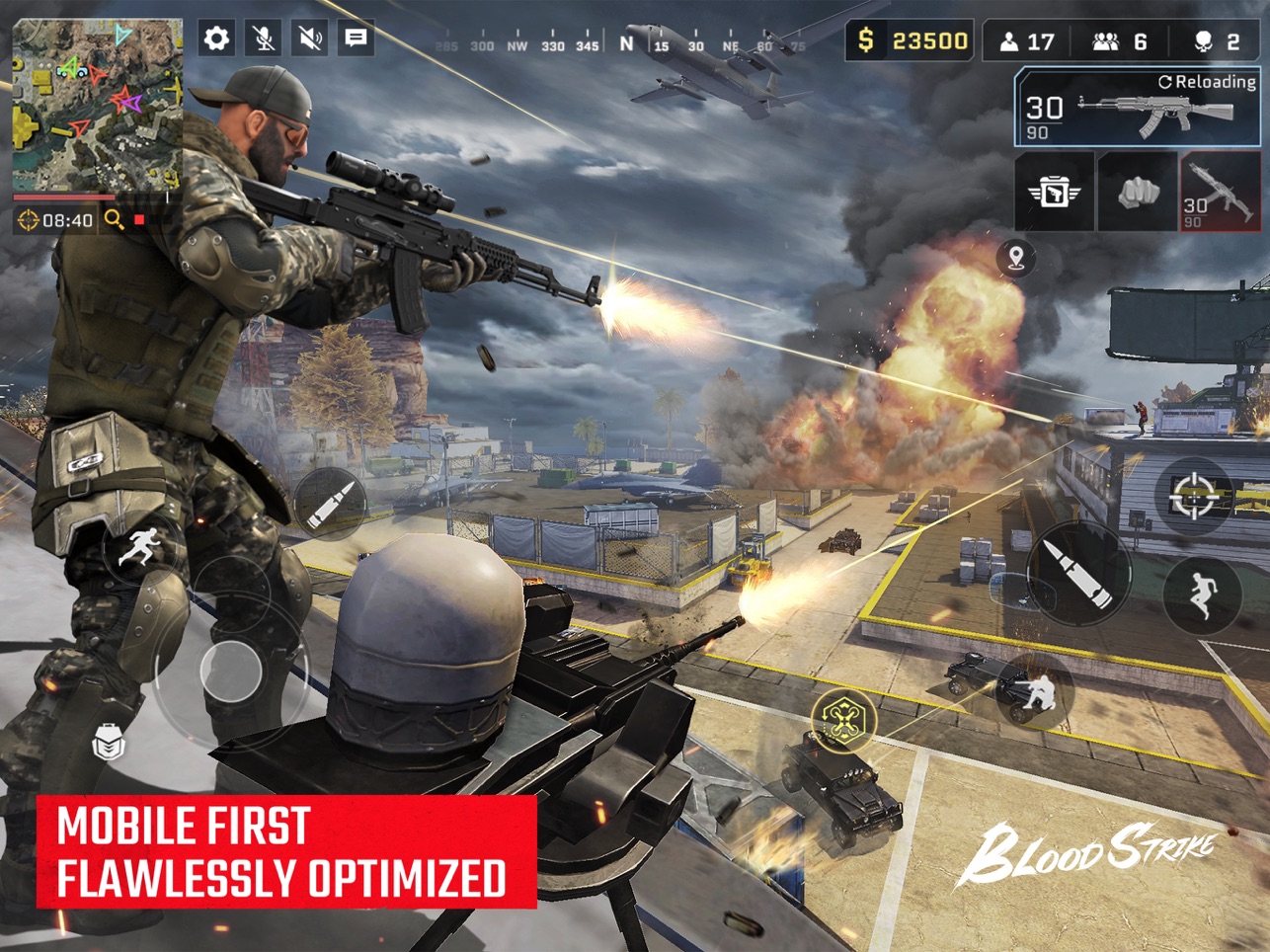Tap the jump button with leaping figure
Image resolution: width=1270 pixels, height=952 pixels.
(x=1202, y=593)
